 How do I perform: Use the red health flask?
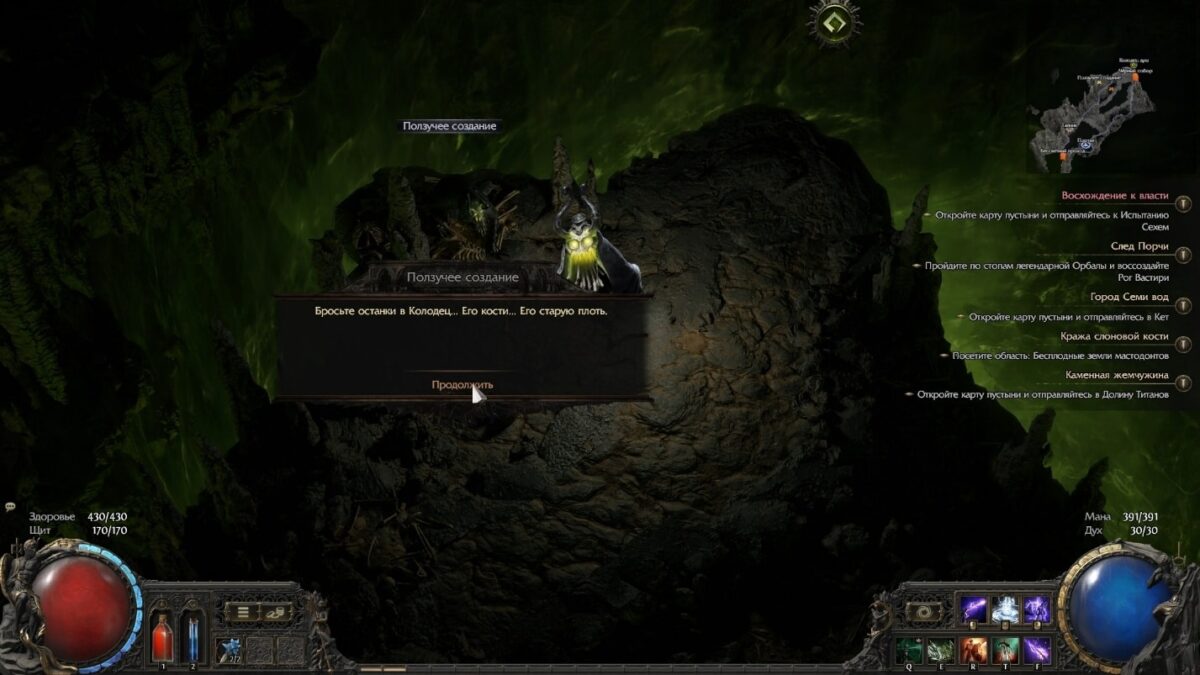(162, 637)
